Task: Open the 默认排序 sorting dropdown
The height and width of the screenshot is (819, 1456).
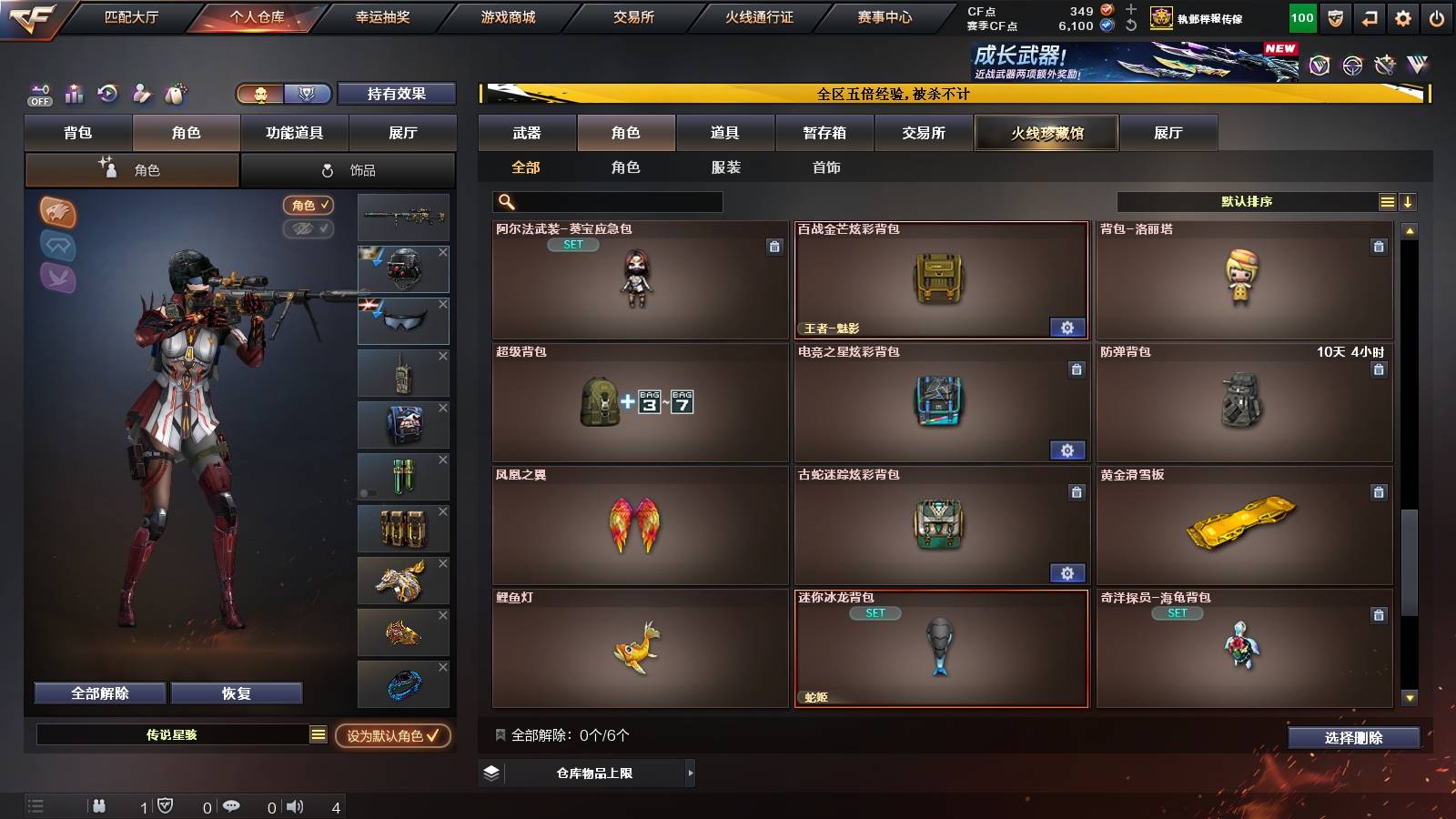Action: (x=1247, y=201)
